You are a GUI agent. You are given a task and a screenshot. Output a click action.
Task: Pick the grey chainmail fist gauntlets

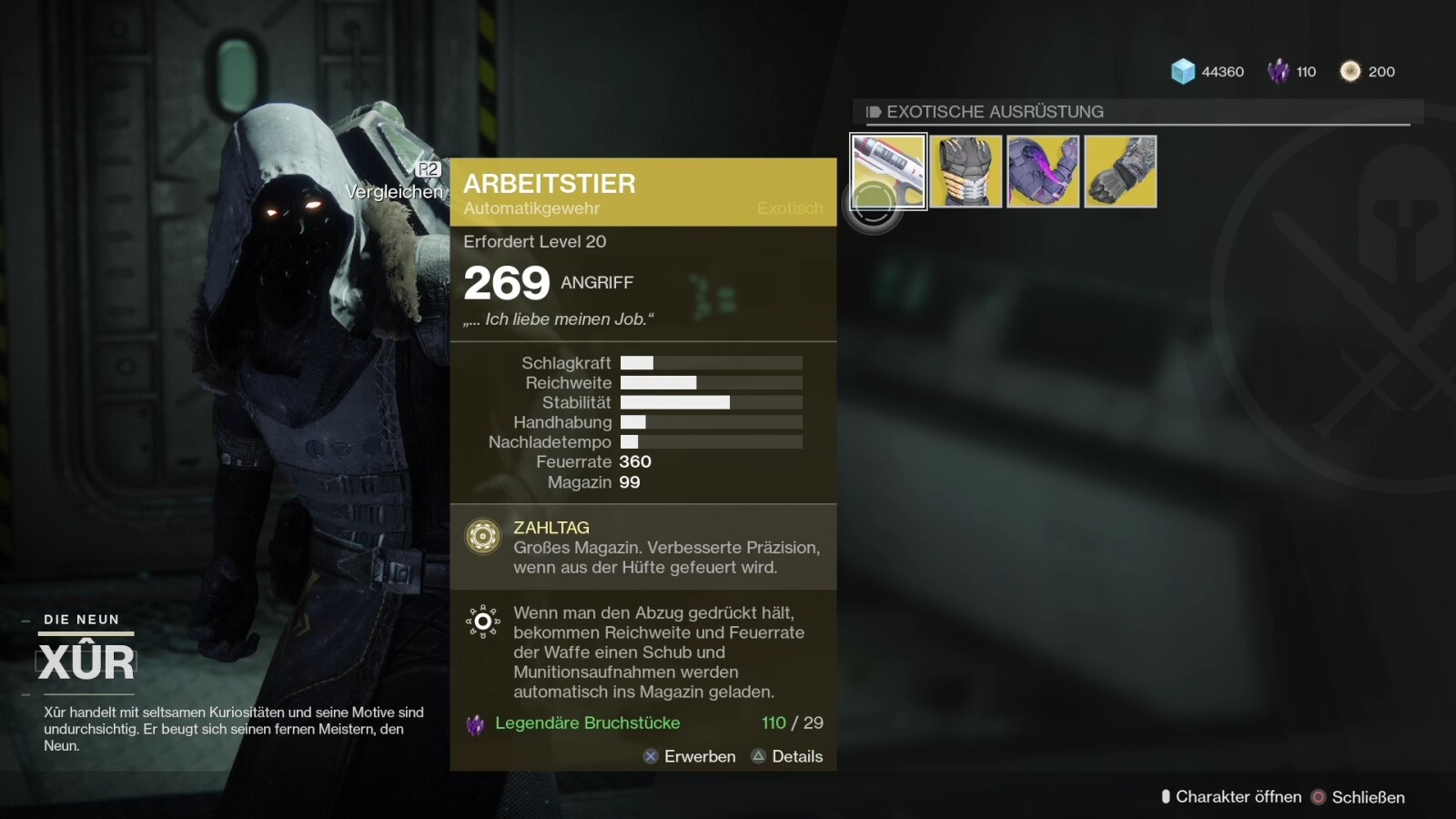click(1120, 171)
